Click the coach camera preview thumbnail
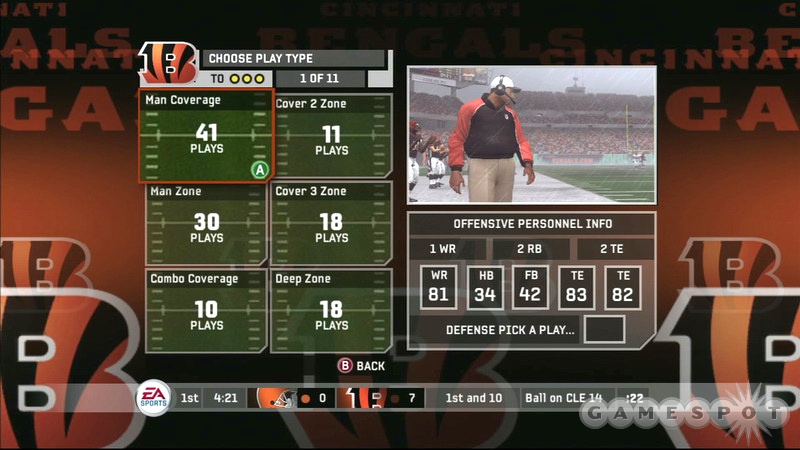 click(531, 135)
